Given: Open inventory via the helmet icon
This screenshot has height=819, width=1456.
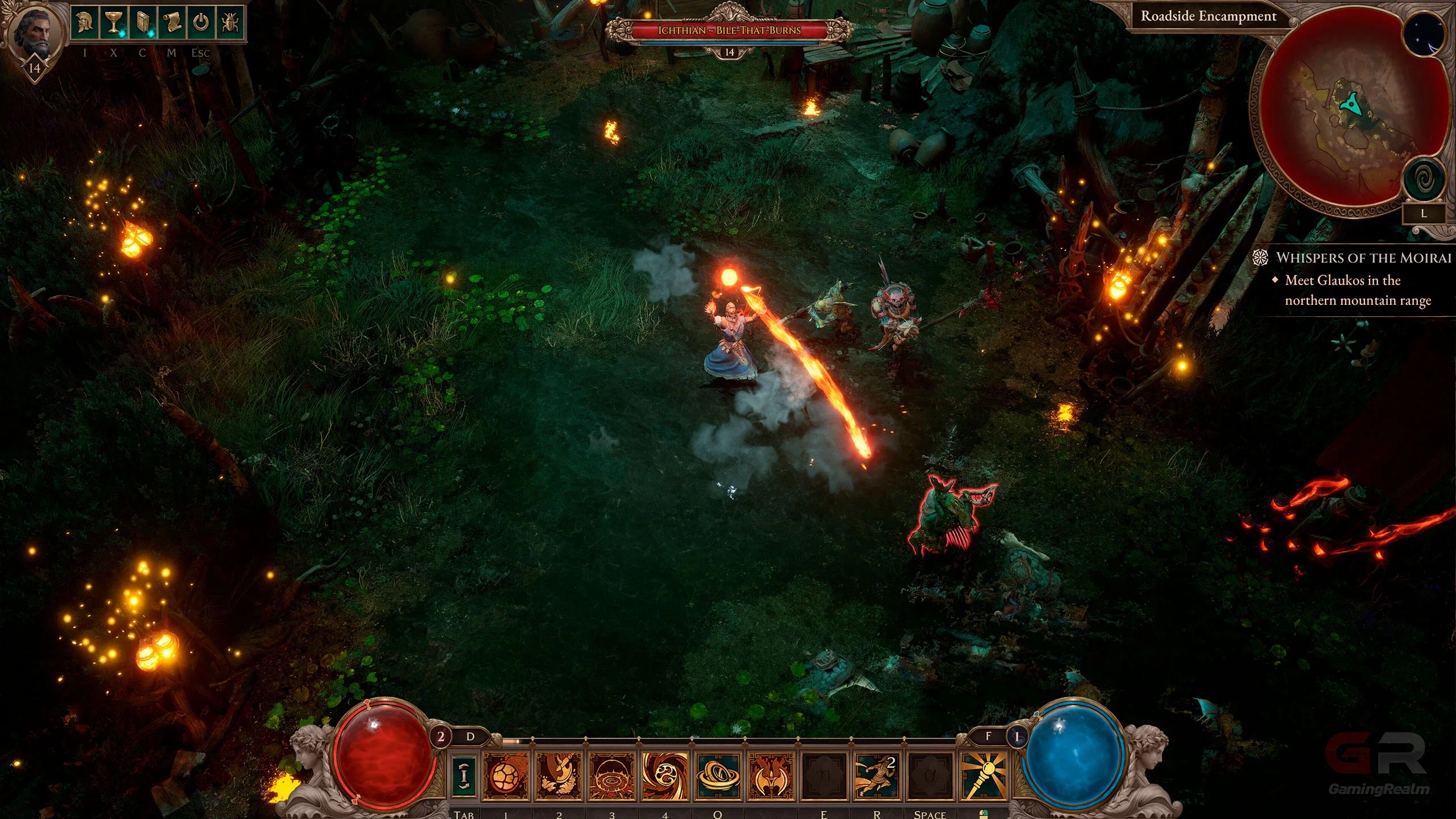Looking at the screenshot, I should pyautogui.click(x=84, y=23).
